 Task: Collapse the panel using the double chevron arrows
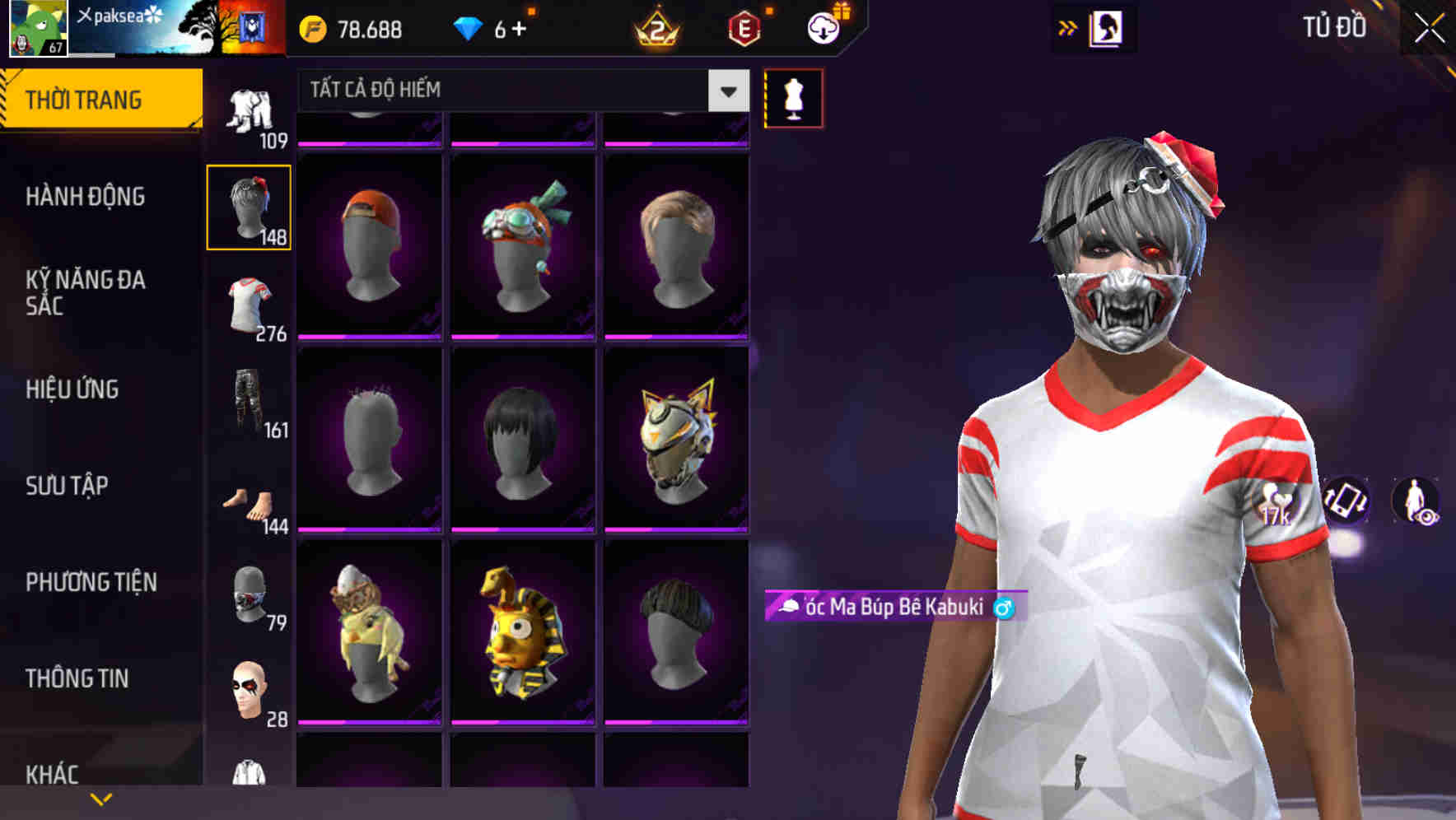[1068, 27]
